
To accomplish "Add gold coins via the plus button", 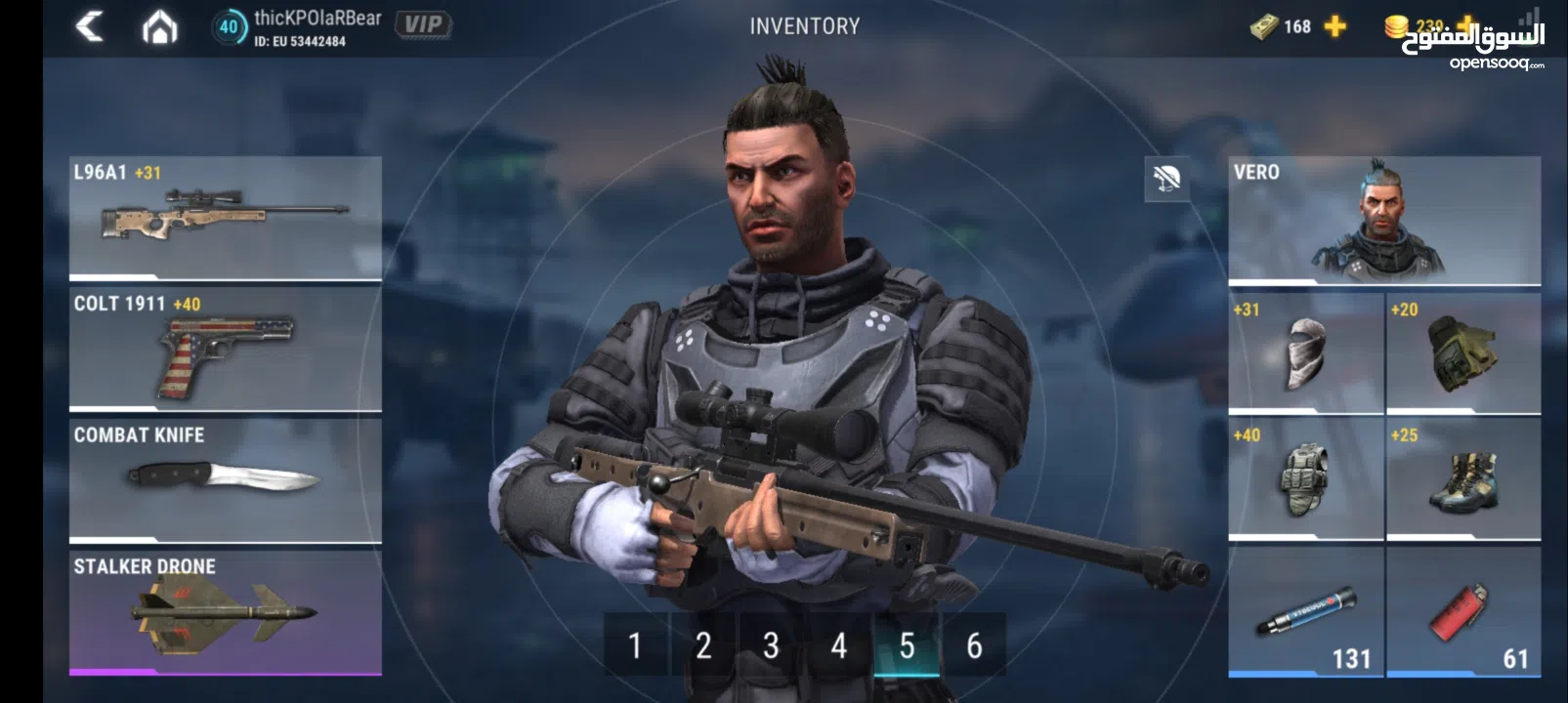I will click(1461, 26).
